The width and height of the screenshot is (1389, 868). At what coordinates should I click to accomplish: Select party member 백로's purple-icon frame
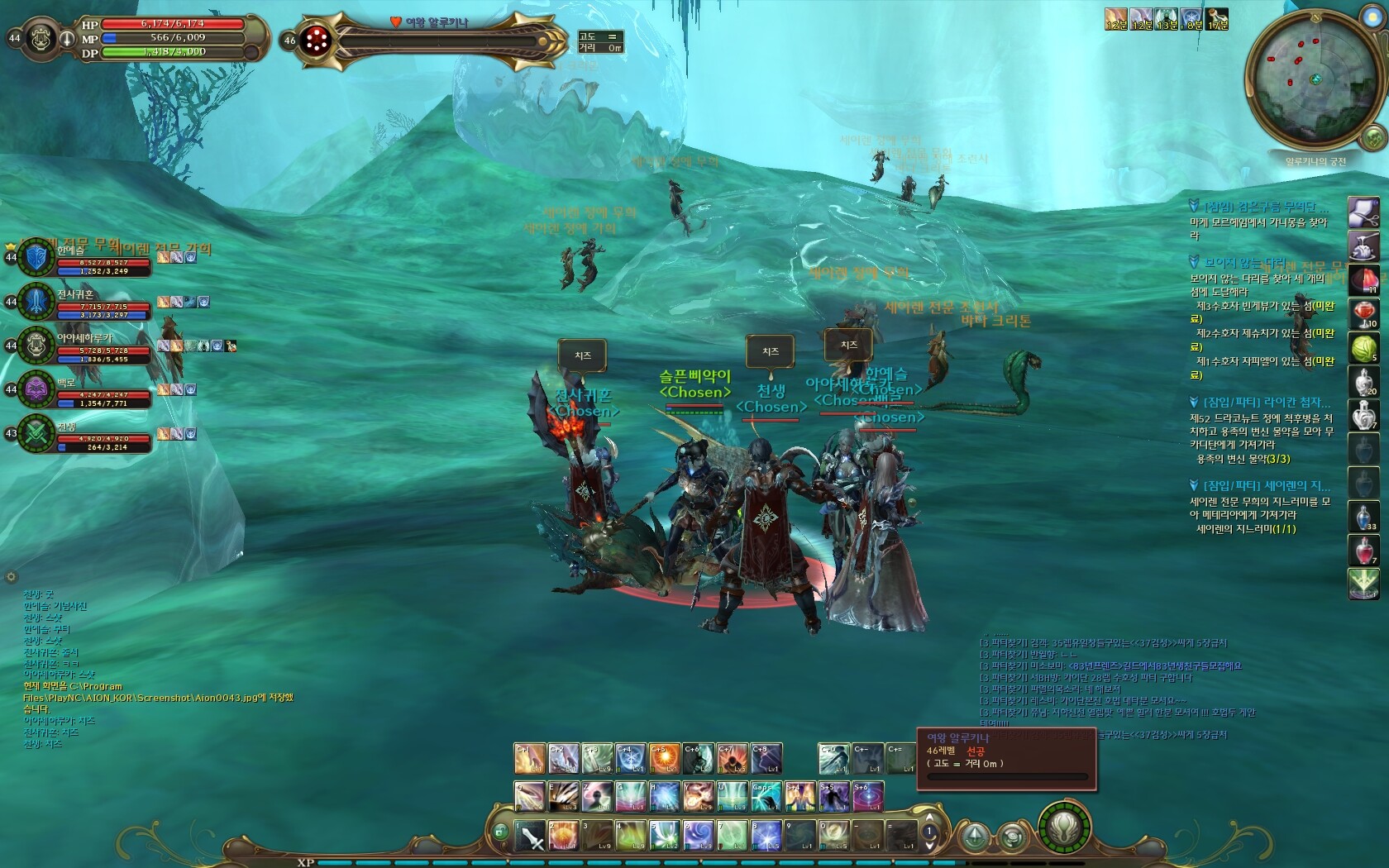(x=37, y=389)
